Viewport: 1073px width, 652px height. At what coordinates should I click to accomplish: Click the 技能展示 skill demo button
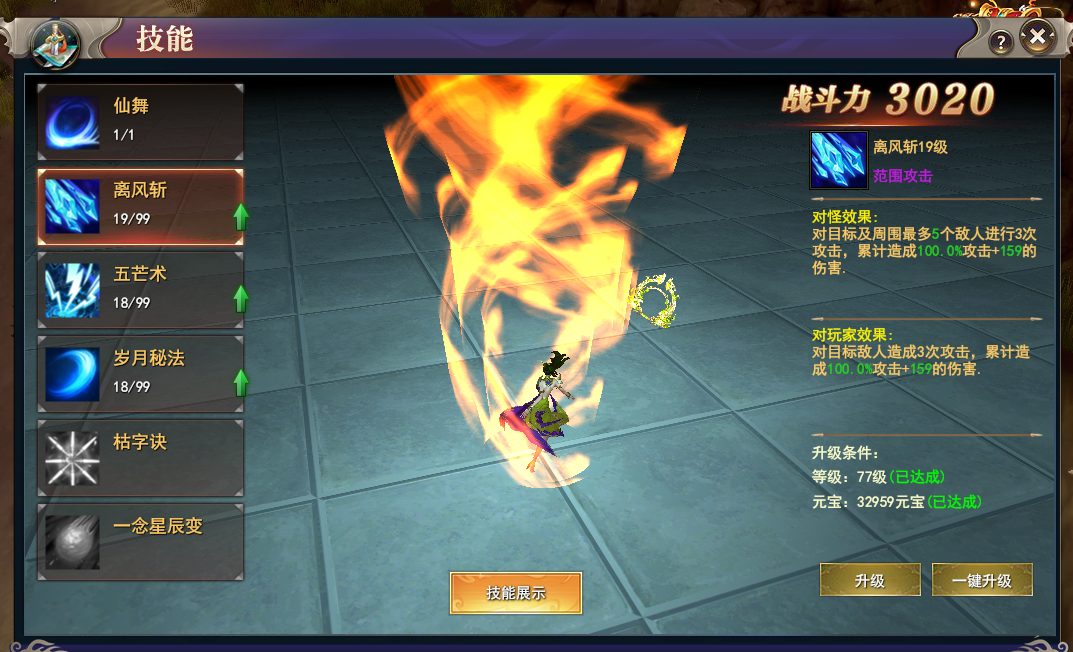pos(516,592)
